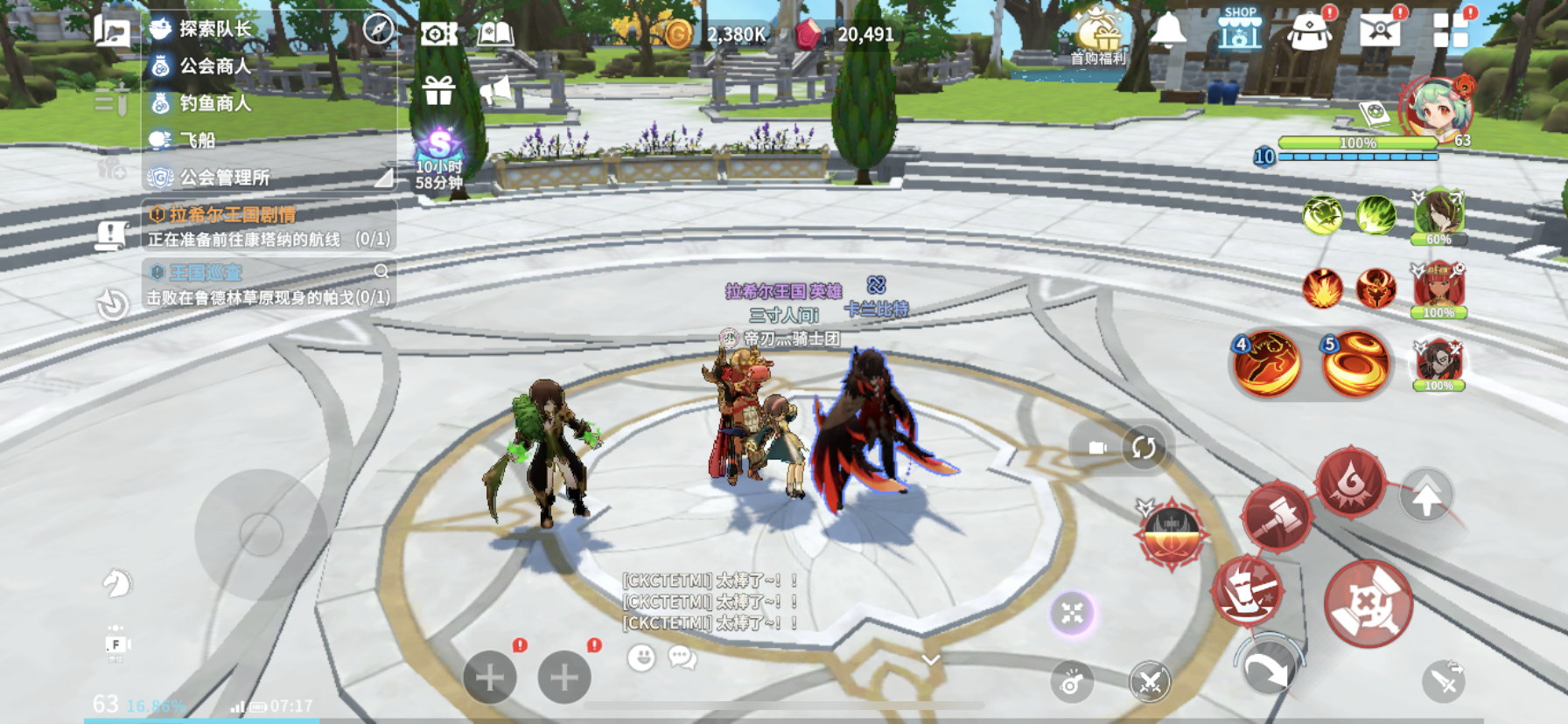Open the emoji smiley face button
Viewport: 1568px width, 724px height.
tap(641, 658)
